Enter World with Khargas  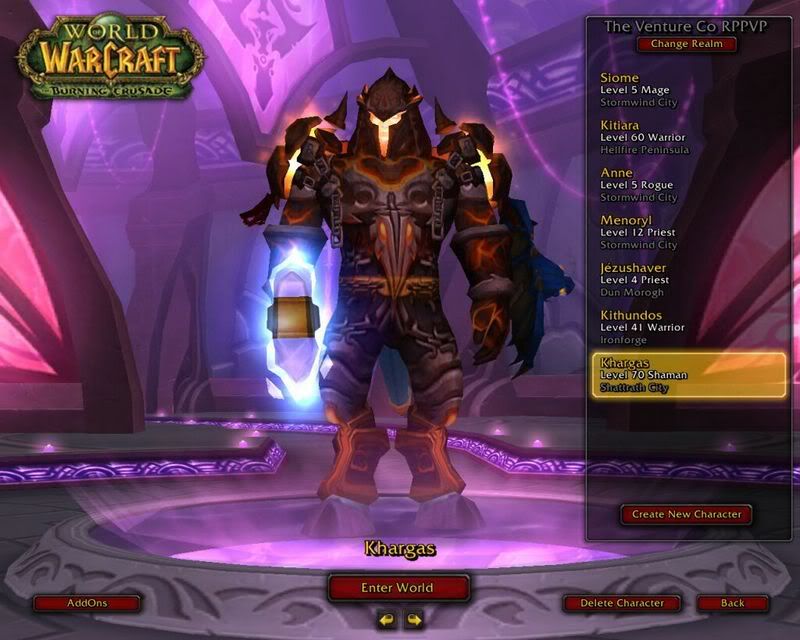pyautogui.click(x=398, y=588)
